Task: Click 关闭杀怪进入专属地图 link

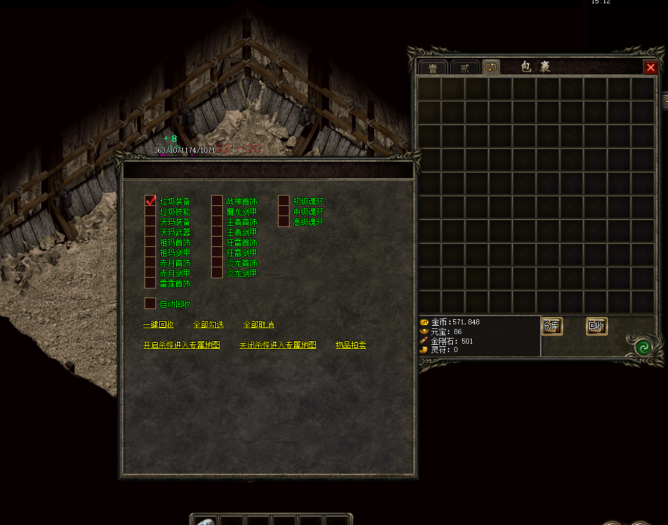Action: 277,345
